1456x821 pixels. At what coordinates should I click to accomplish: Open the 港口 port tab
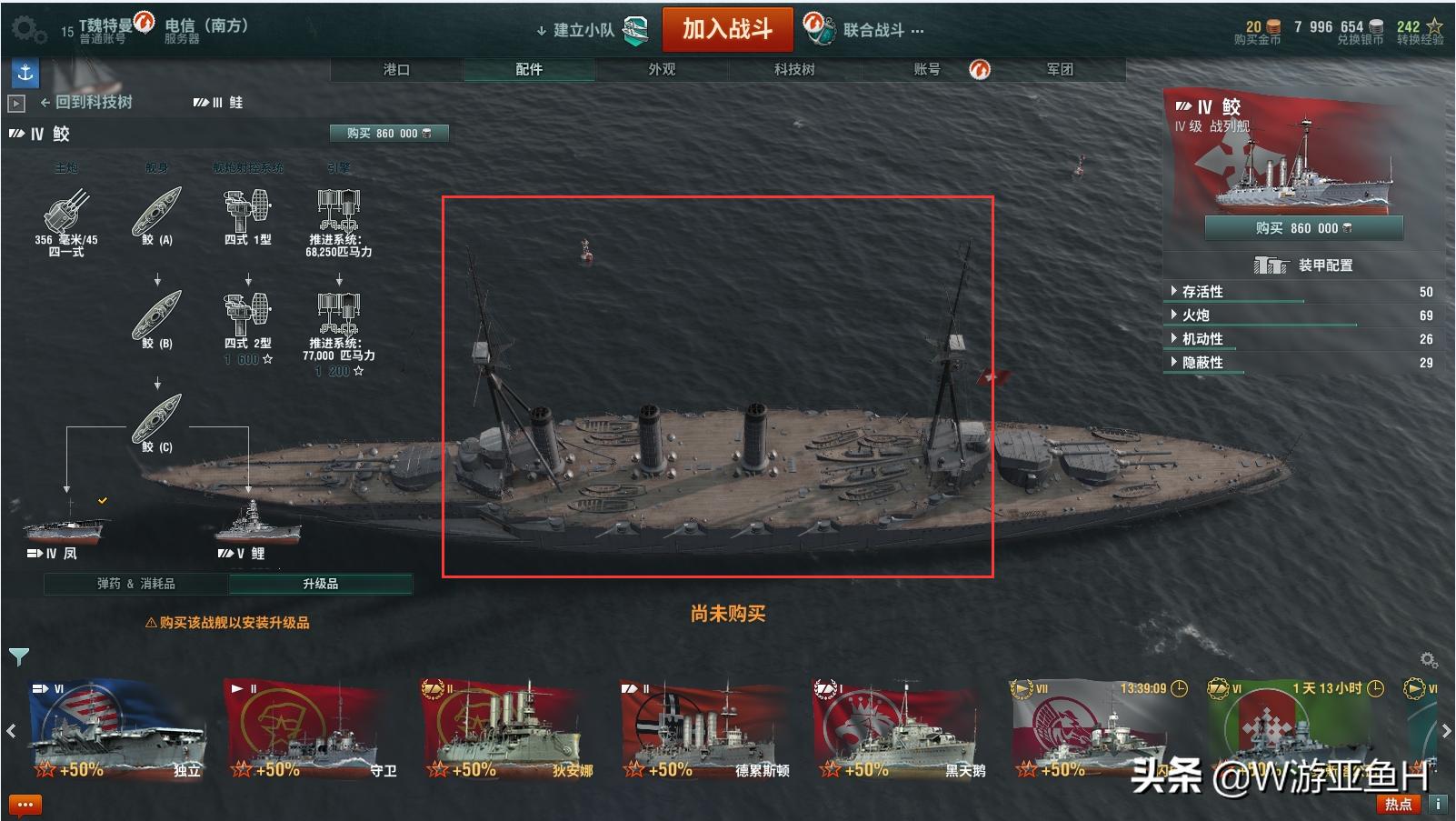tap(396, 69)
